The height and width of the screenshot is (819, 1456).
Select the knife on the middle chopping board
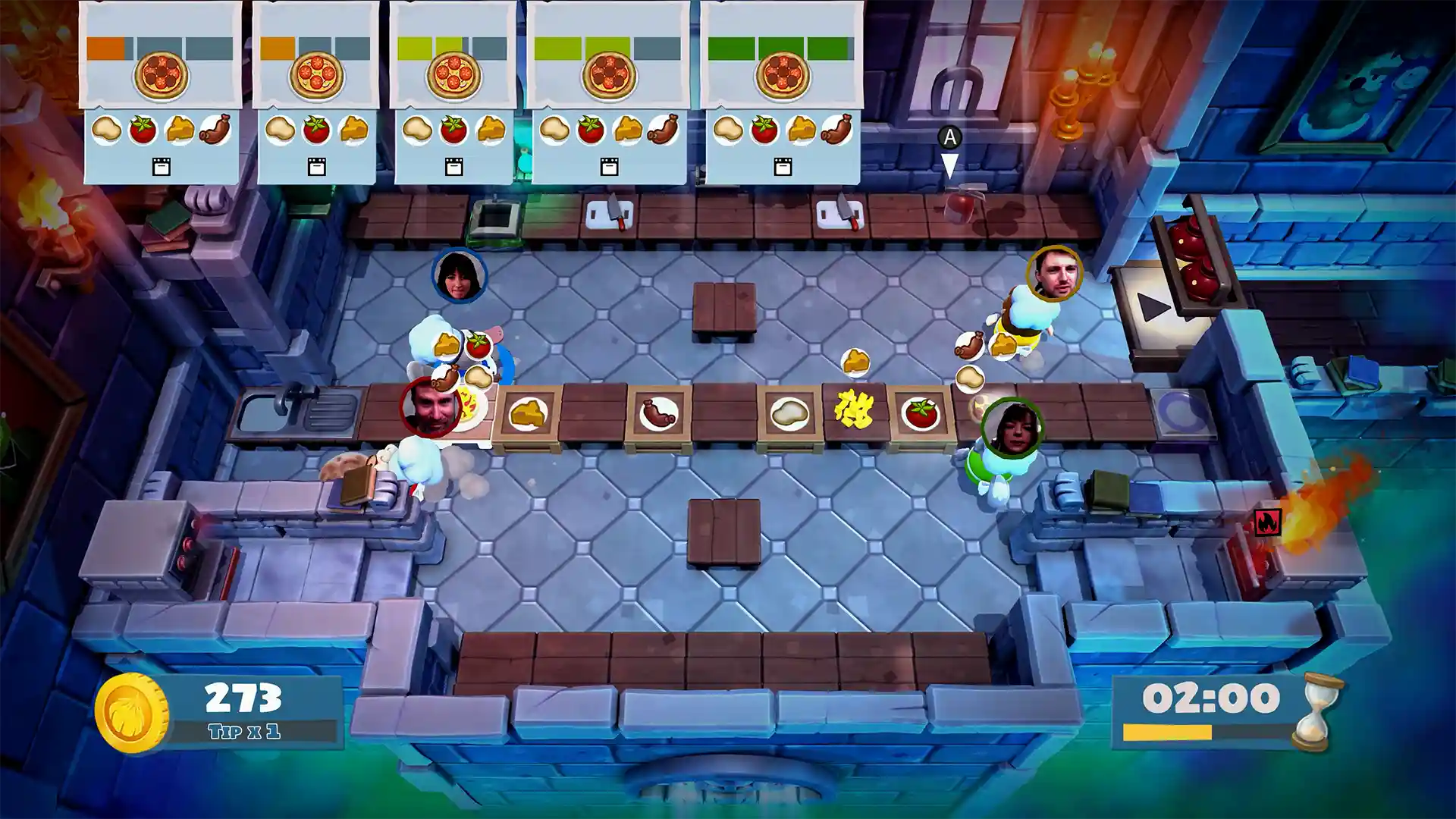click(614, 209)
